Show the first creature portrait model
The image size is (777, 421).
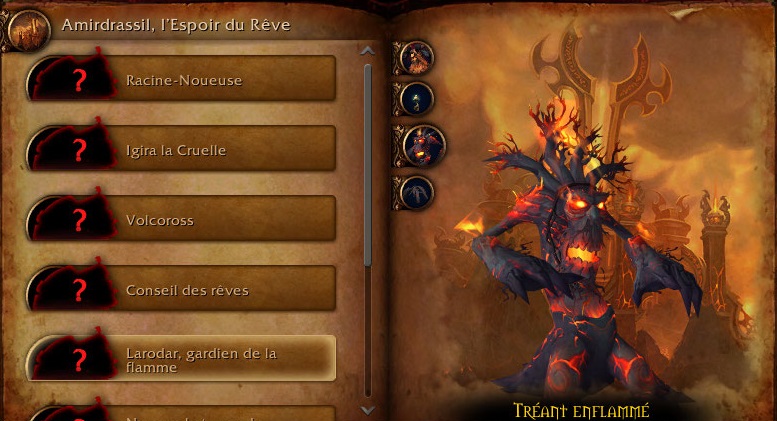click(x=415, y=57)
